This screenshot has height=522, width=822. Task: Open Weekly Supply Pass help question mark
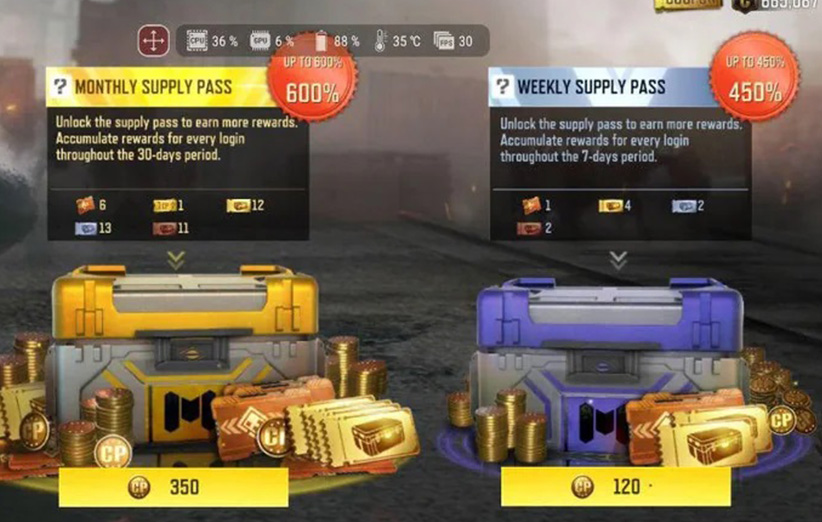pyautogui.click(x=502, y=87)
